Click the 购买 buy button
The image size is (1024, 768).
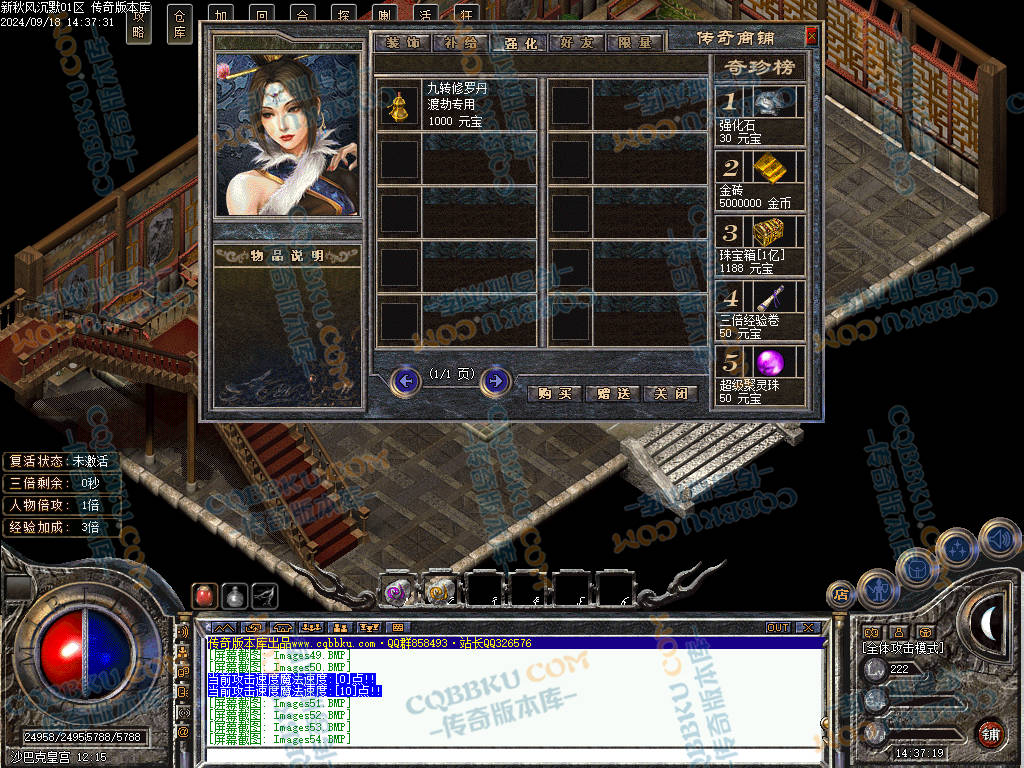(554, 393)
